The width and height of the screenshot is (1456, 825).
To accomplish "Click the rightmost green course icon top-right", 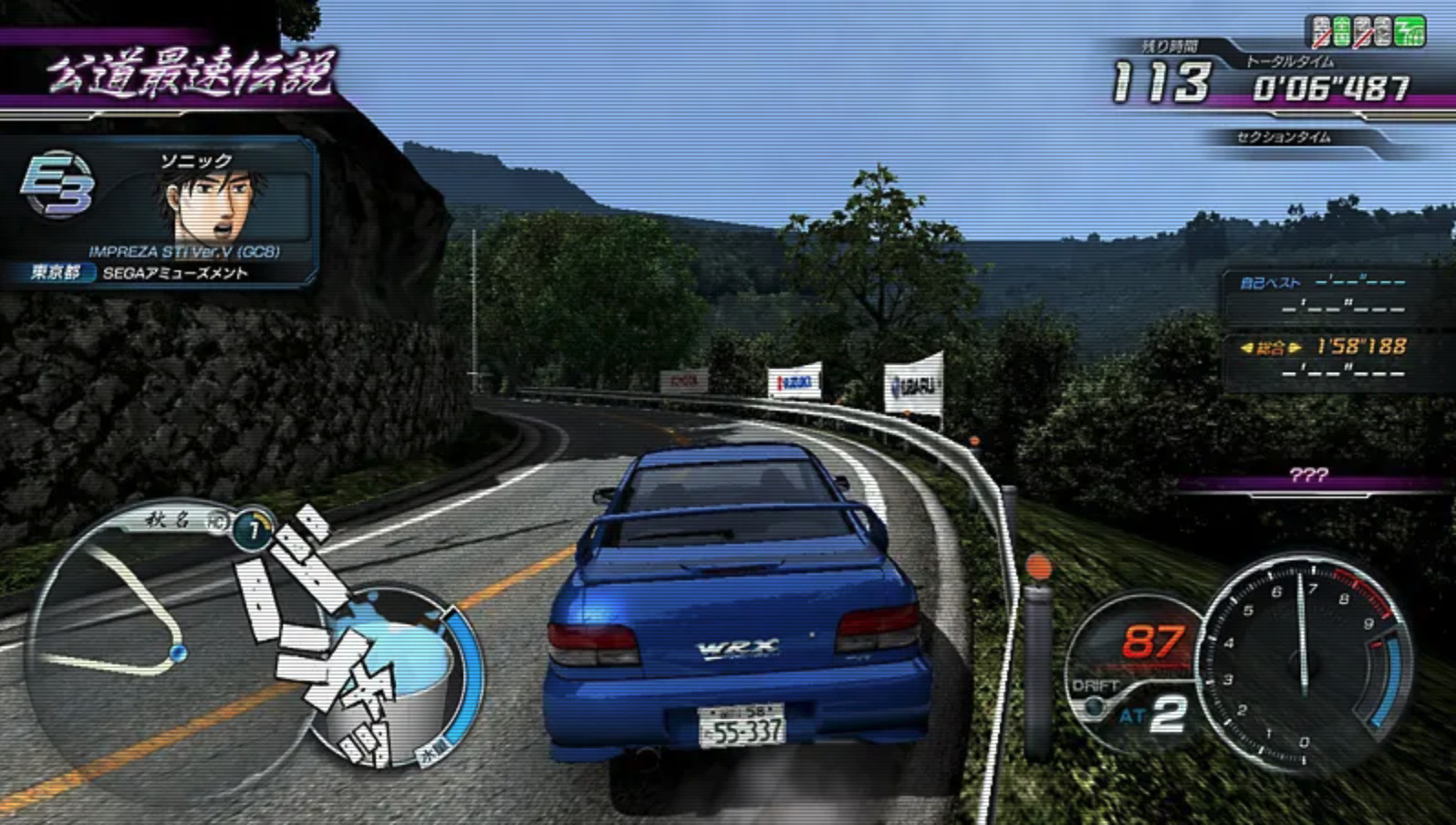I will (1410, 30).
